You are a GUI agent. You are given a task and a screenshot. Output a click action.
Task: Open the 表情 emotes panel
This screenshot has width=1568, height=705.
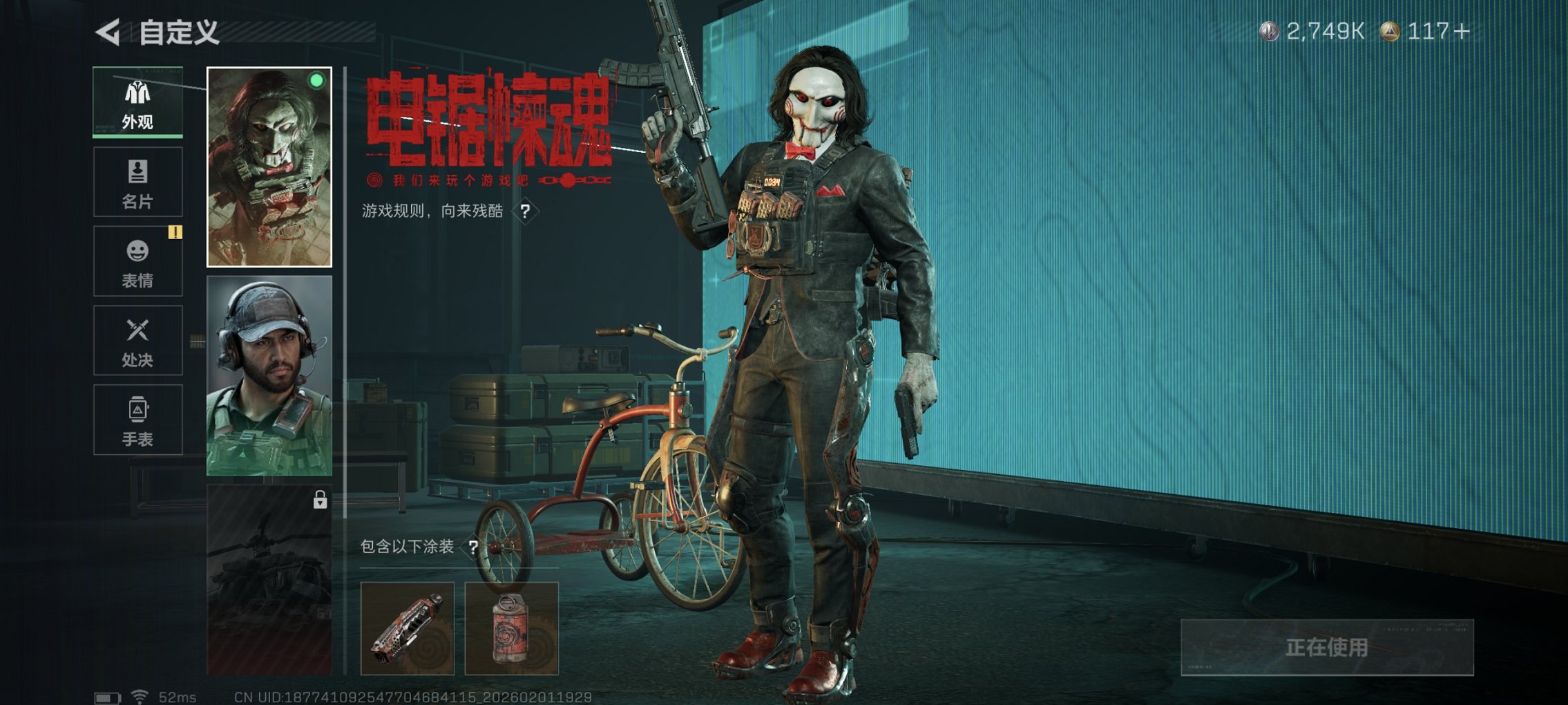pos(137,259)
